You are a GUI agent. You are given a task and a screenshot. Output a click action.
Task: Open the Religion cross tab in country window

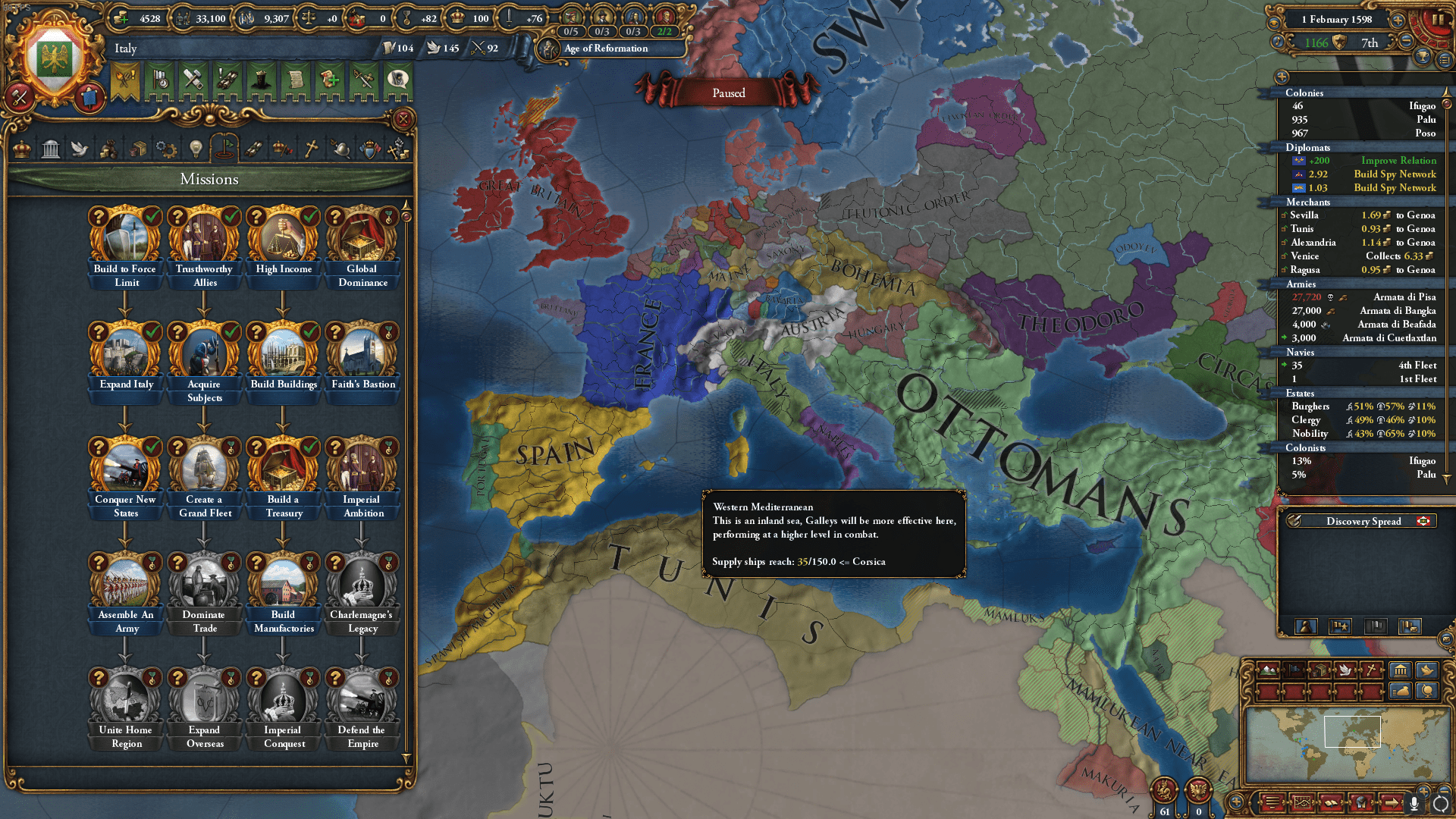click(312, 149)
